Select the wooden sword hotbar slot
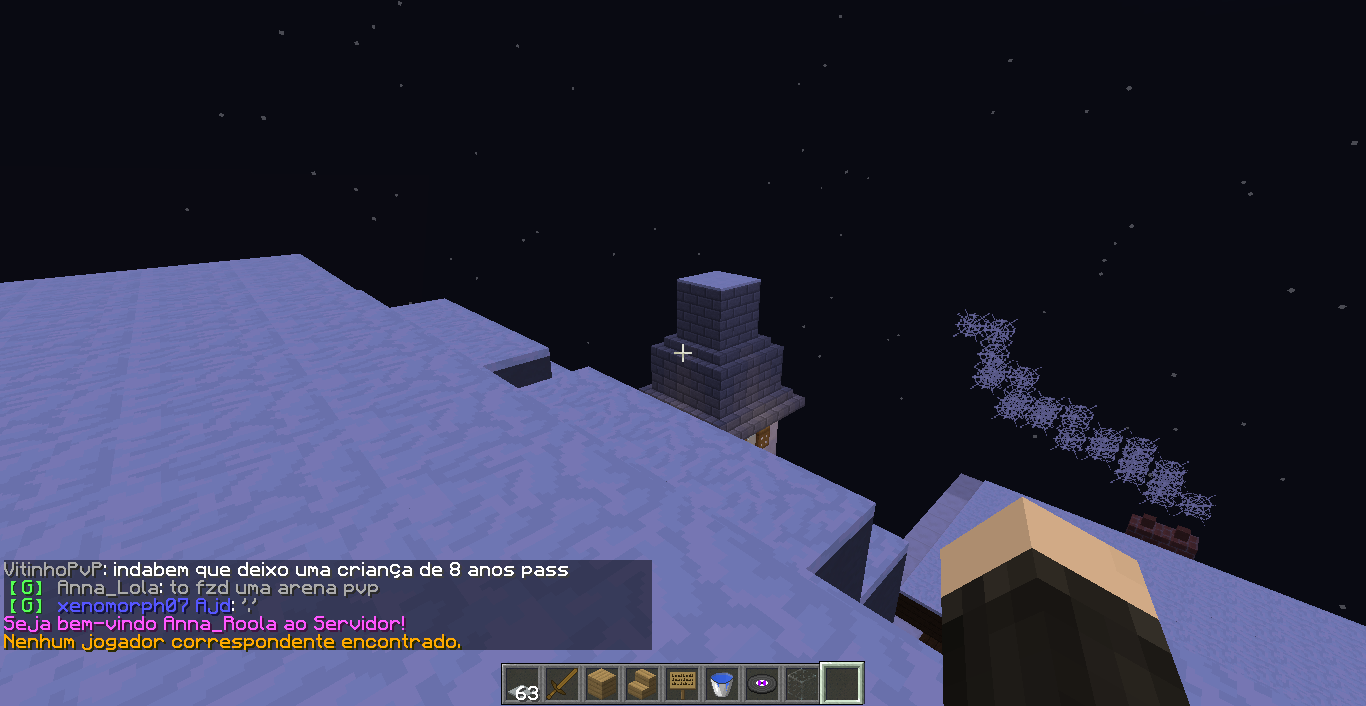Viewport: 1366px width, 706px height. coord(562,684)
